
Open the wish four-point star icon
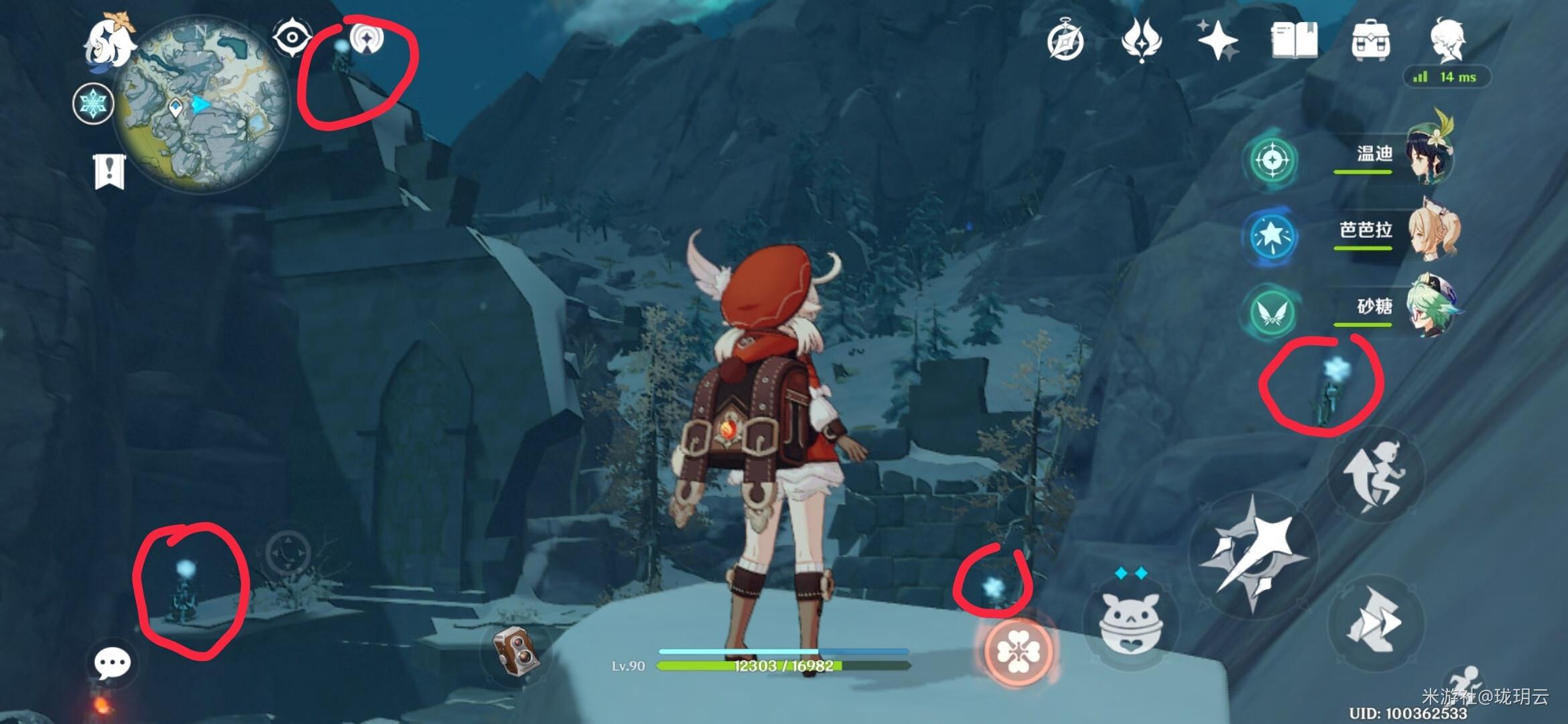(1217, 40)
